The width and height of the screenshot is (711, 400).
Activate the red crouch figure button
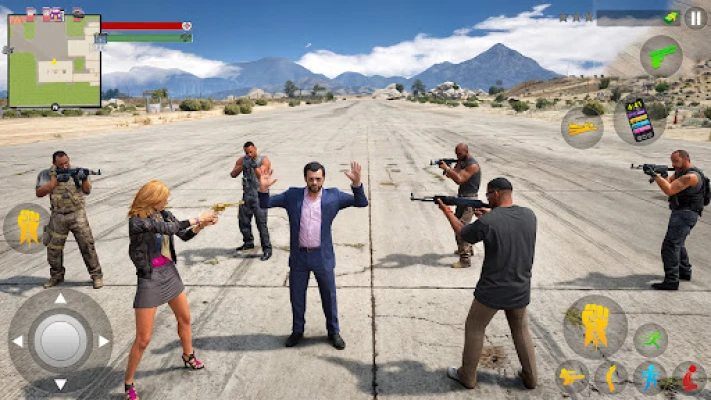pyautogui.click(x=689, y=377)
